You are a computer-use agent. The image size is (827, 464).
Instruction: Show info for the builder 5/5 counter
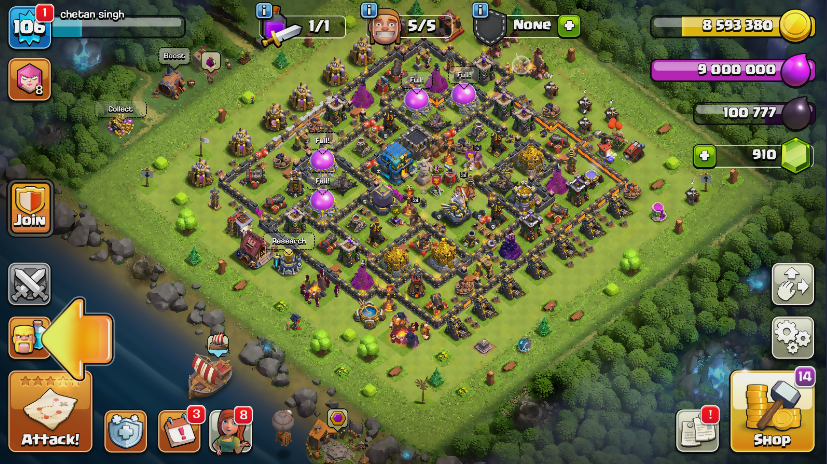click(x=369, y=10)
